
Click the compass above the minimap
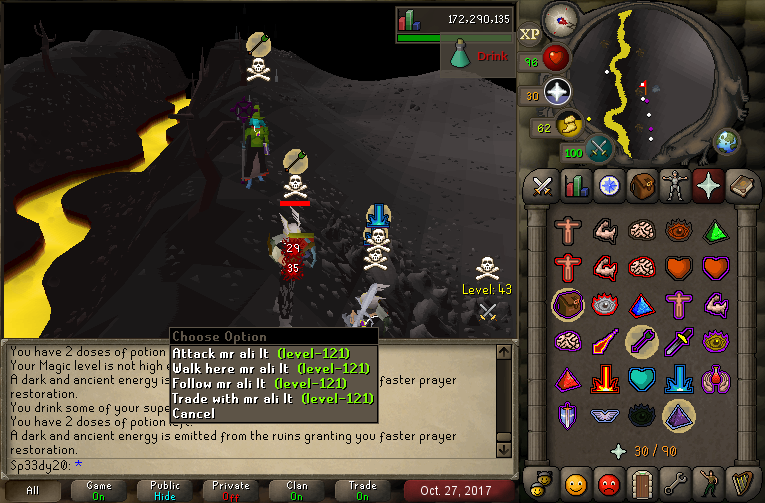tap(559, 20)
